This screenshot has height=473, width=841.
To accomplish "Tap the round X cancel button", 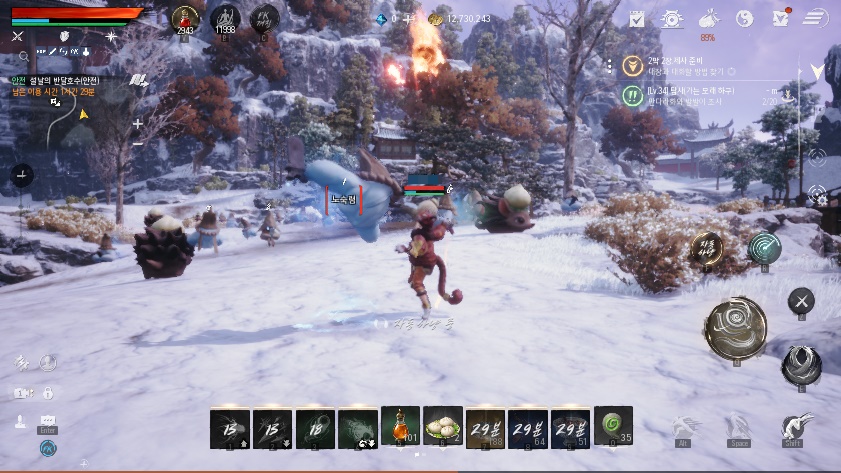I will (801, 300).
